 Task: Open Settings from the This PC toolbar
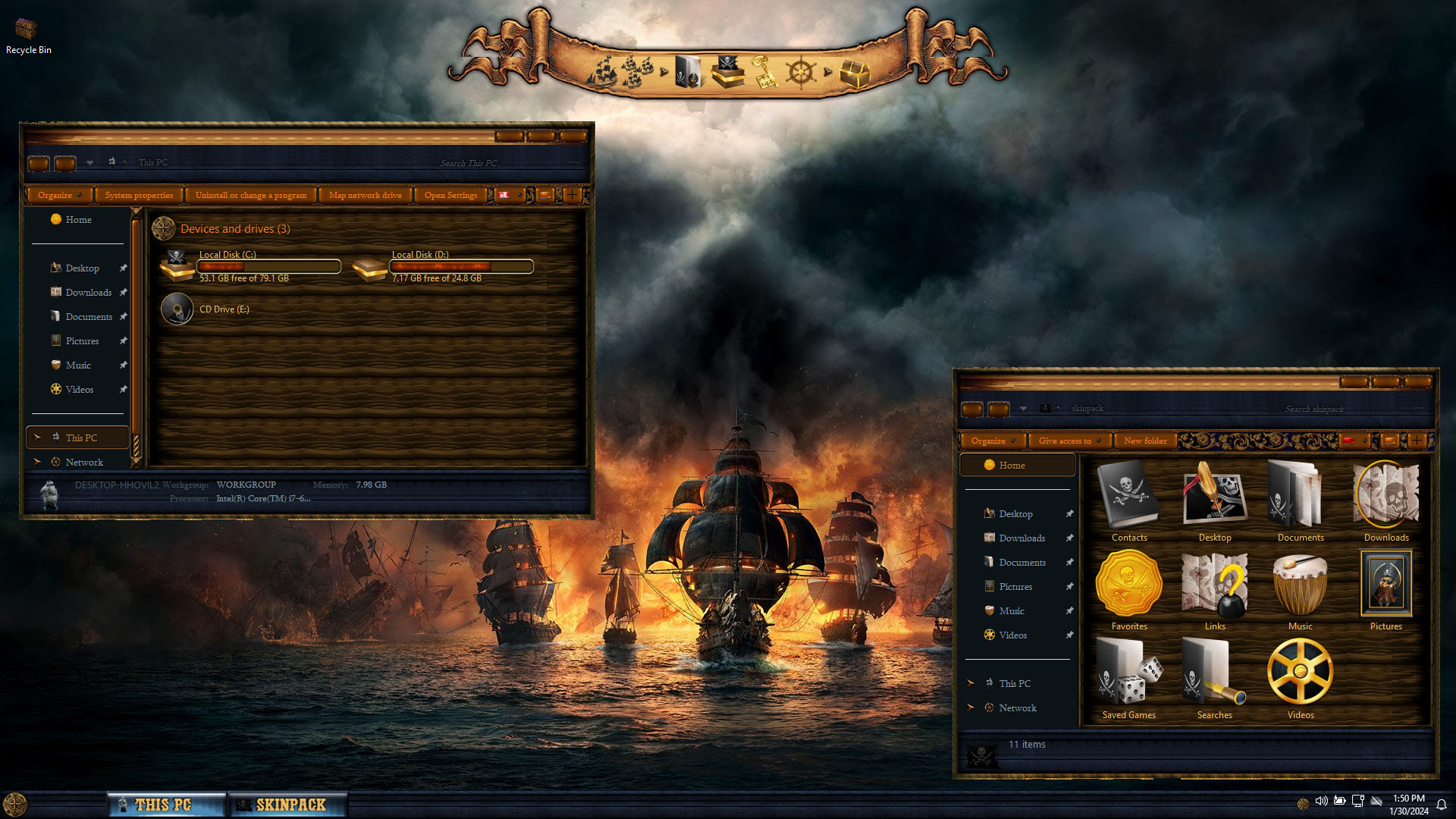450,196
